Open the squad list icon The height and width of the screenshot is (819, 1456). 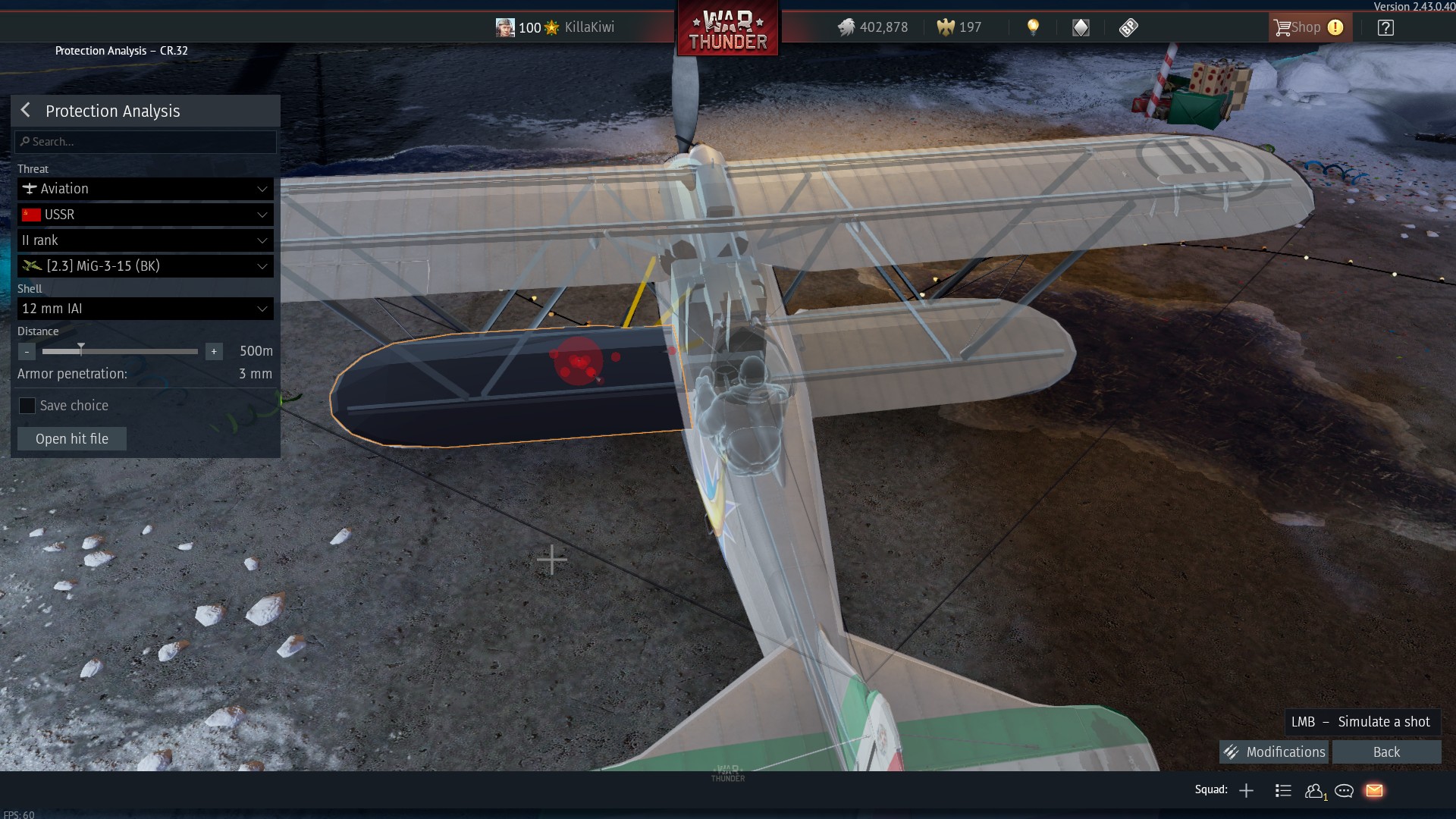click(1283, 790)
